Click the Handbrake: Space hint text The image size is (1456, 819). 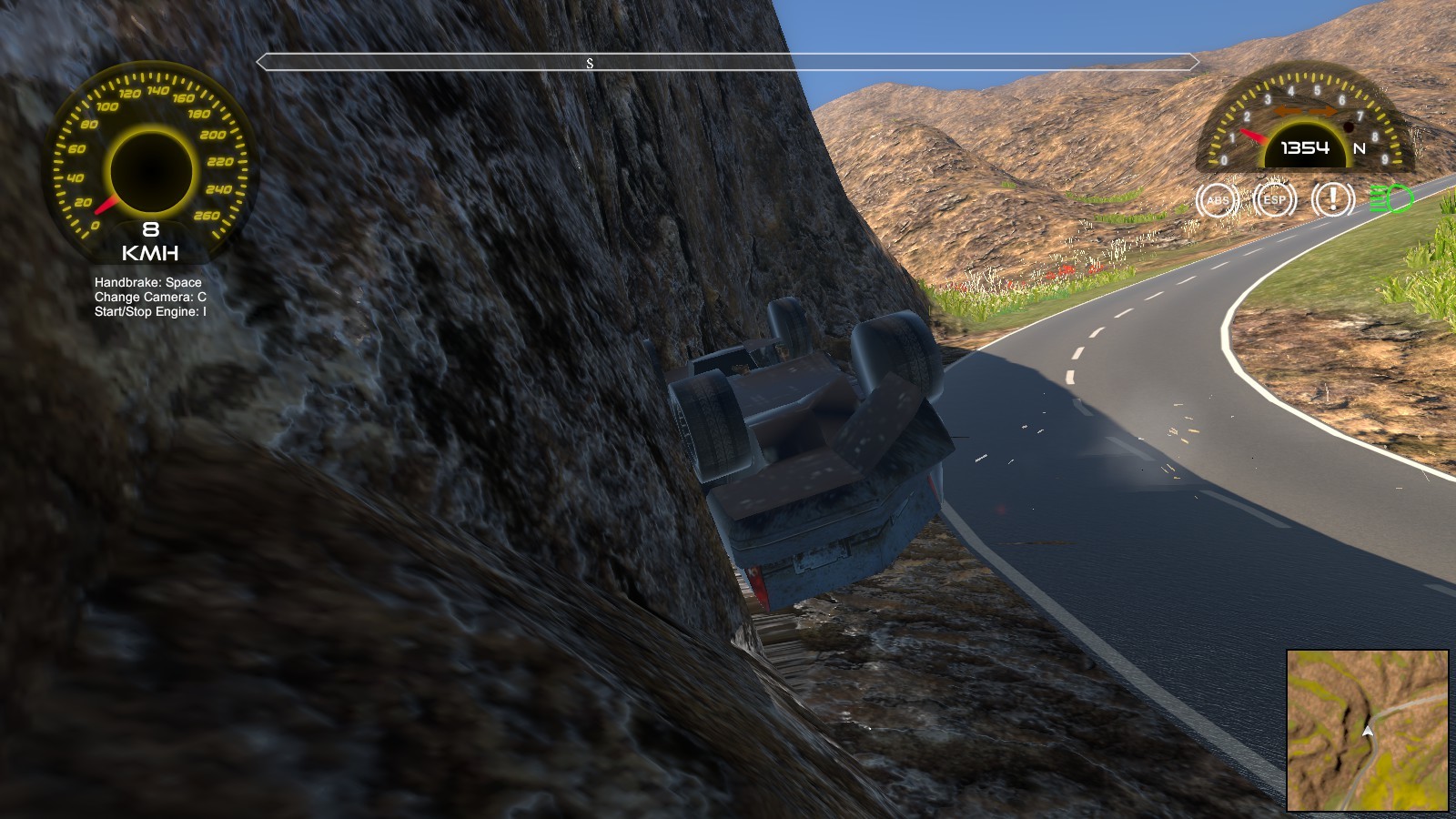point(147,283)
